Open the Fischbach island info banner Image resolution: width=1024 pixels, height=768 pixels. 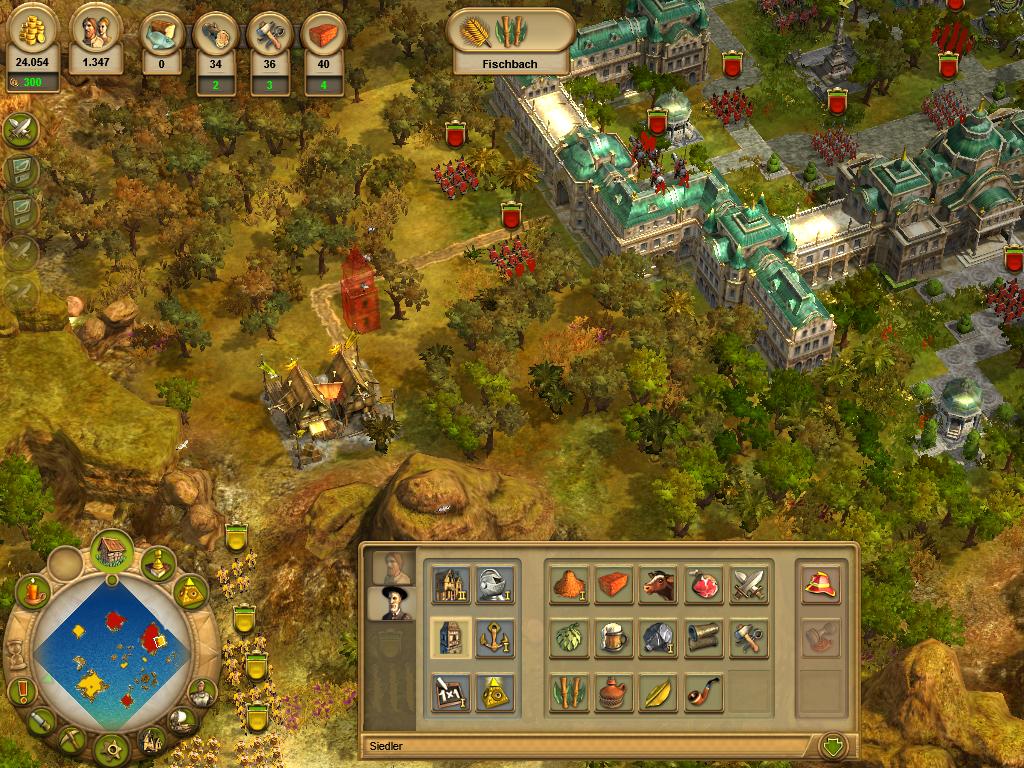tap(510, 42)
